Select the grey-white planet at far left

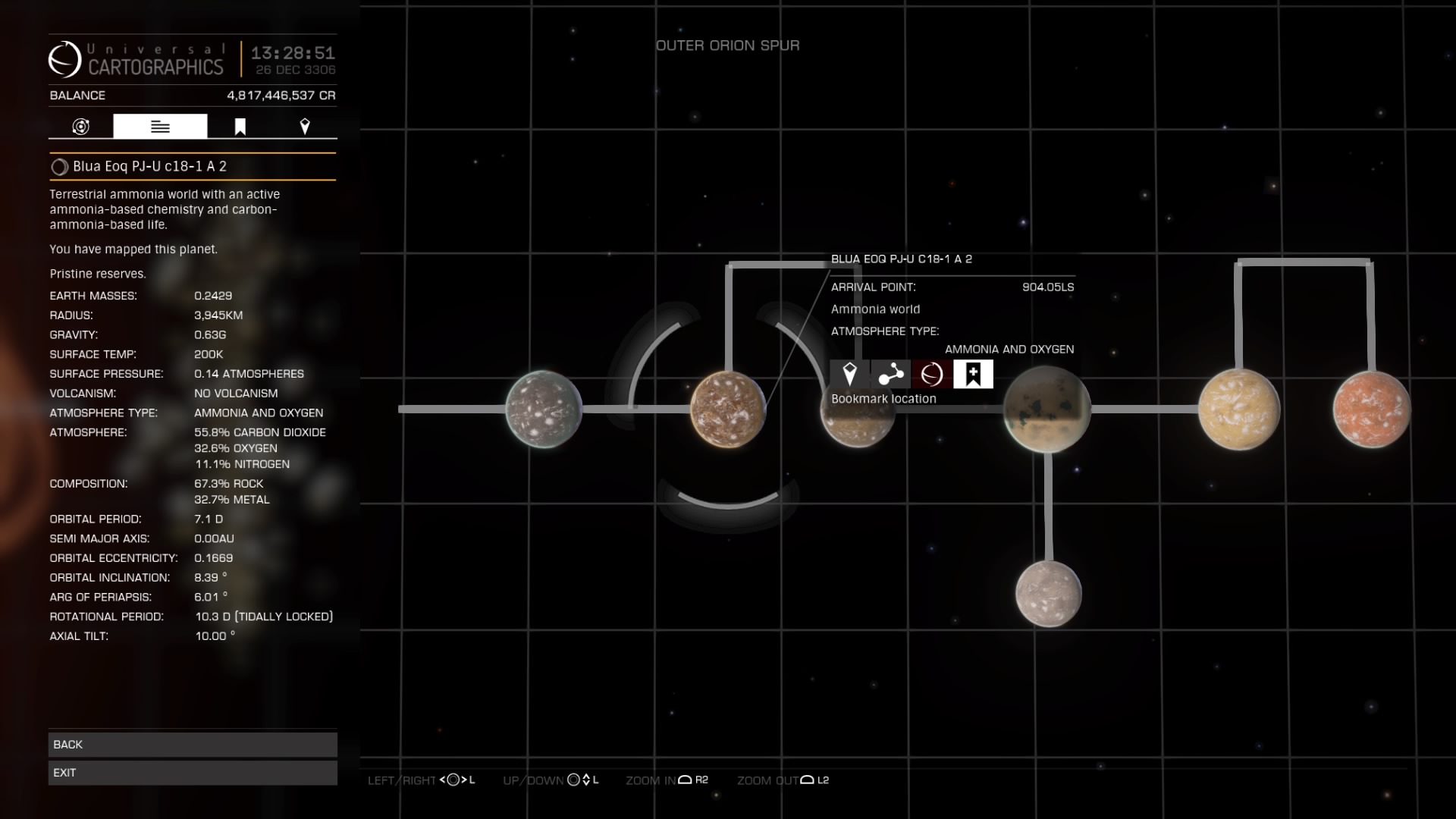tap(543, 409)
